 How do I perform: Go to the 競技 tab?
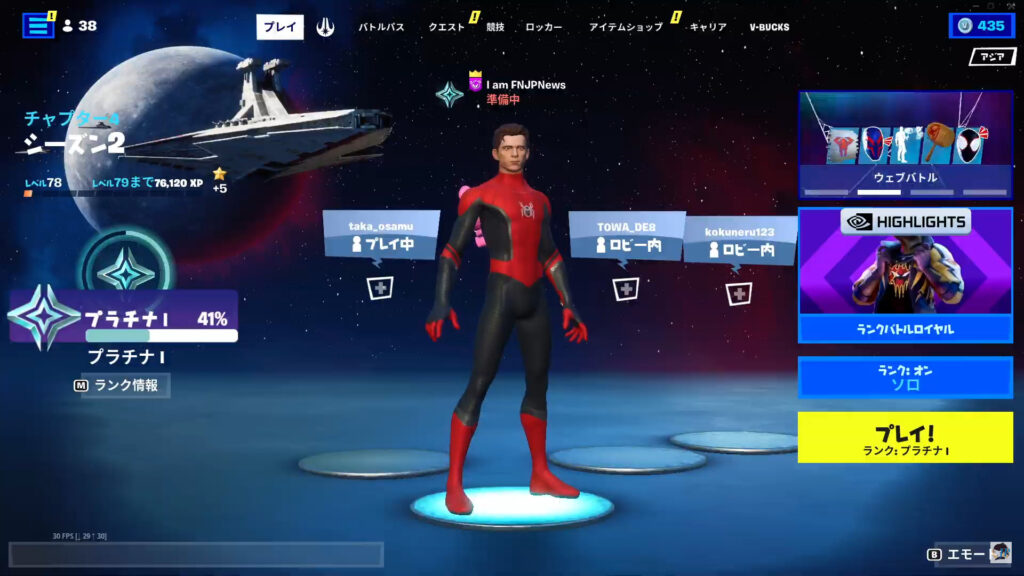(496, 27)
